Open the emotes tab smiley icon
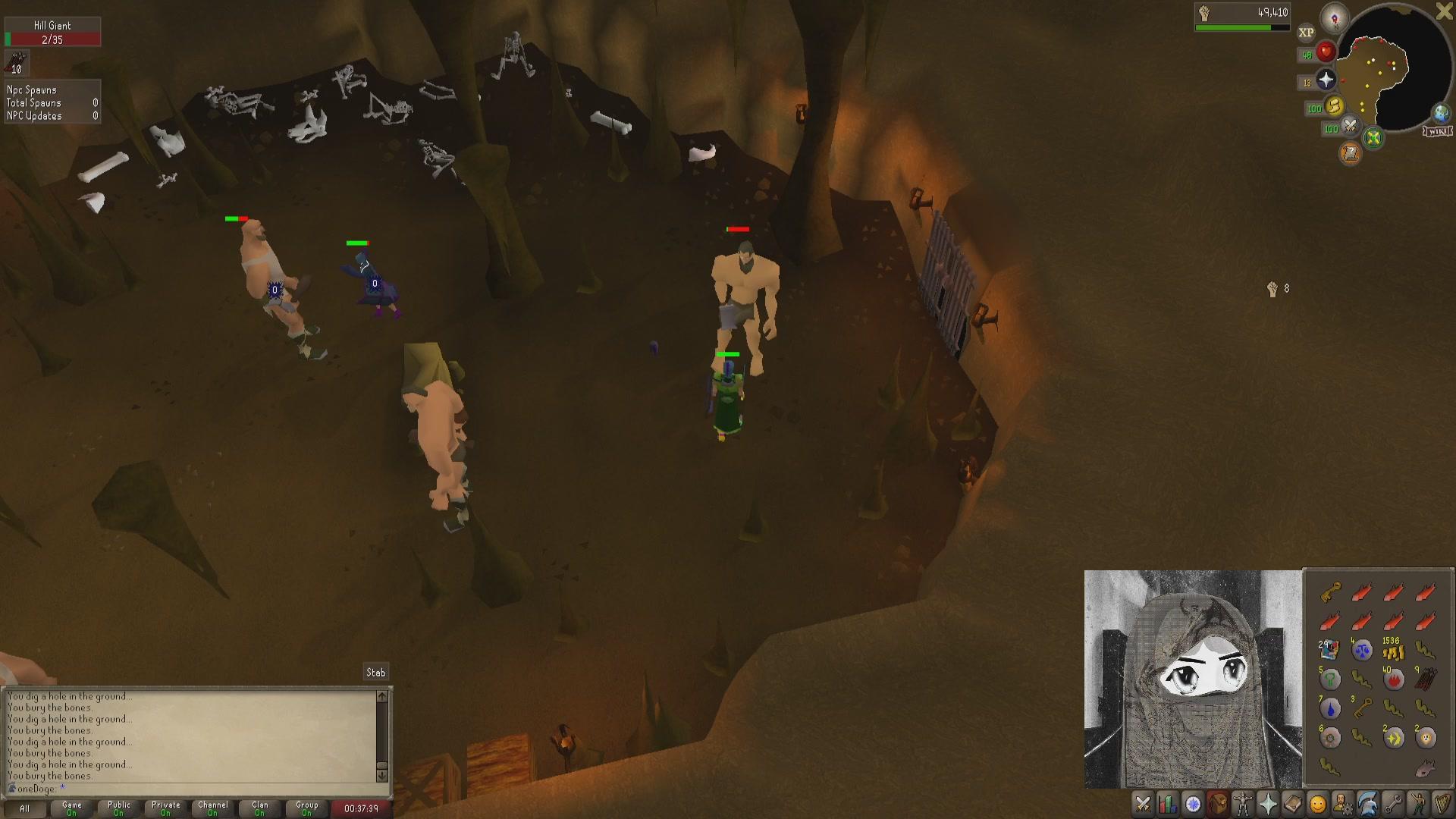This screenshot has height=819, width=1456. 1318,804
